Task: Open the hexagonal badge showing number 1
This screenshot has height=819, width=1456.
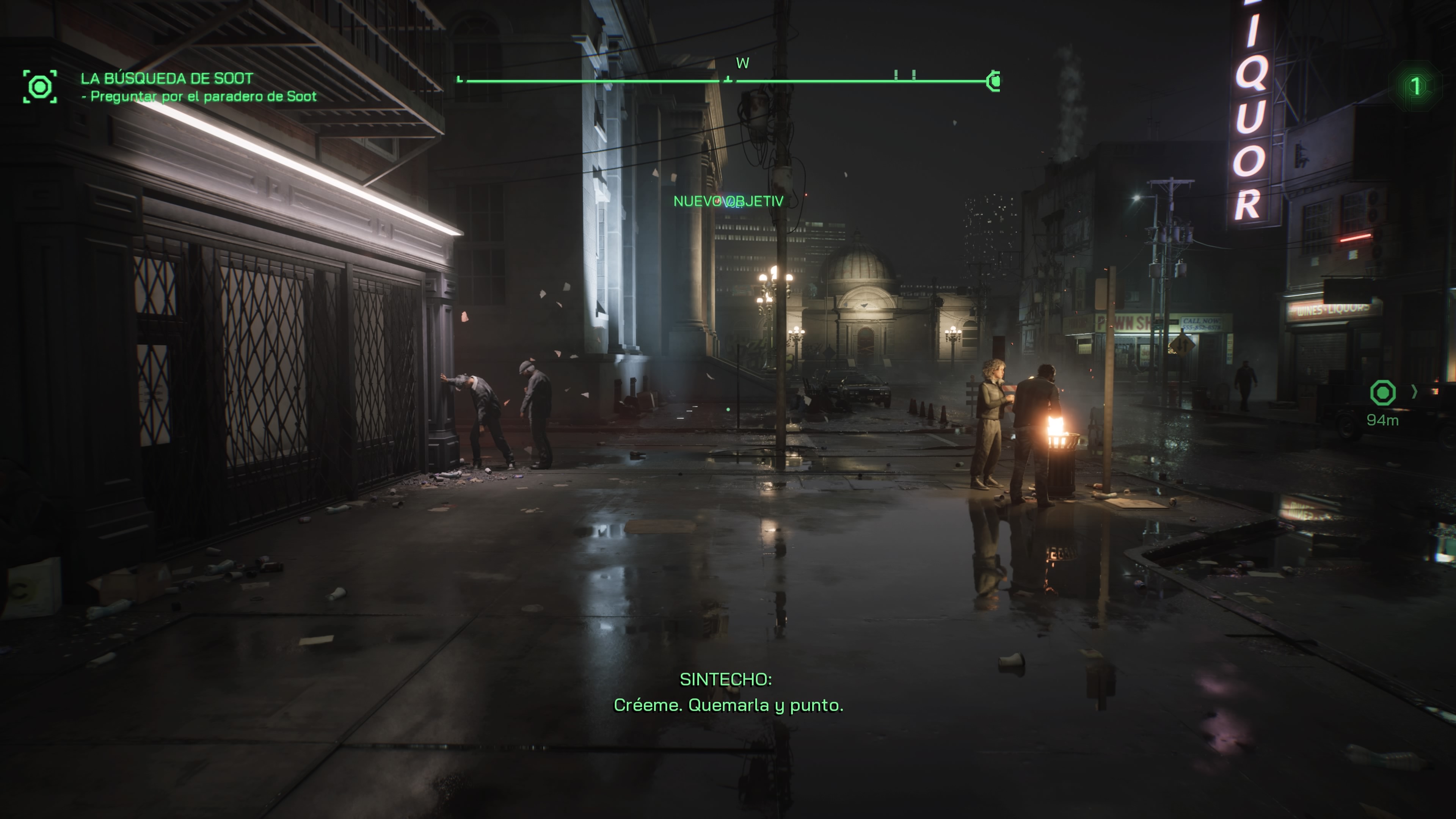Action: coord(1415,86)
